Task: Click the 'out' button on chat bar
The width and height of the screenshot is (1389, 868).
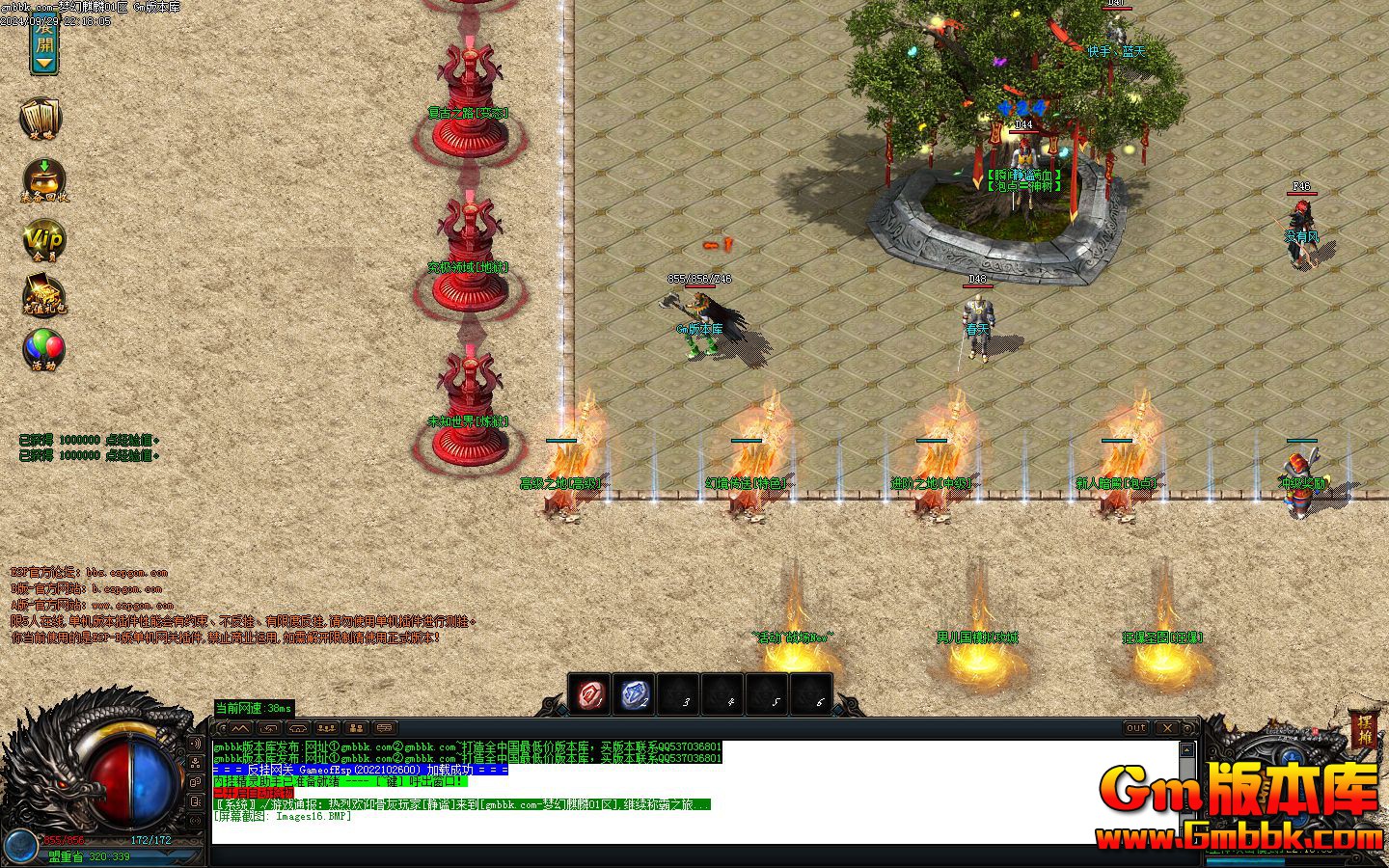Action: [x=1136, y=728]
